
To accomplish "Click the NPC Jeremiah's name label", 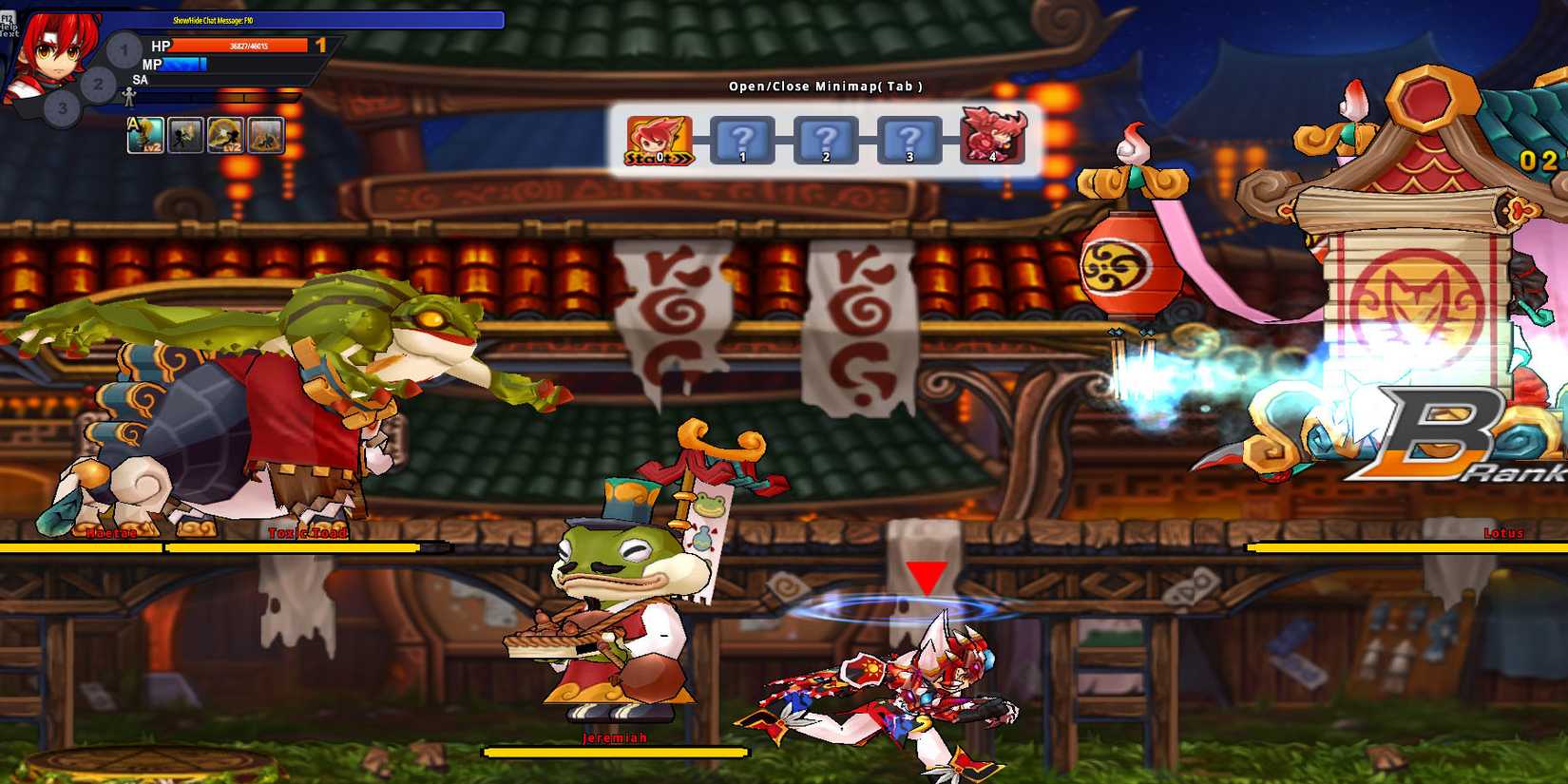I will point(615,736).
